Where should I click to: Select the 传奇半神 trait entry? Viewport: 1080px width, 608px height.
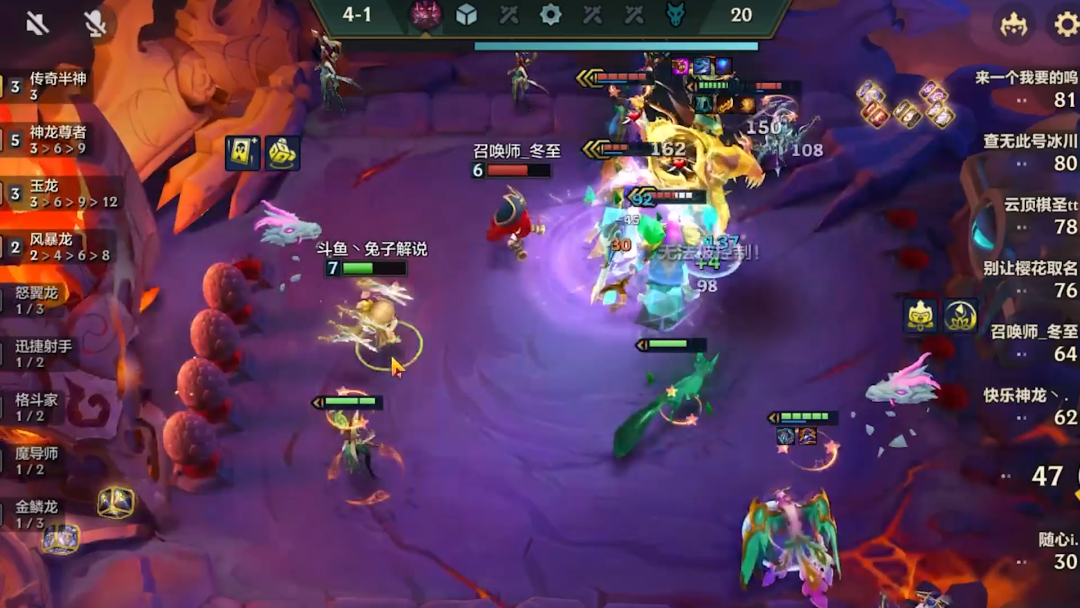[50, 85]
